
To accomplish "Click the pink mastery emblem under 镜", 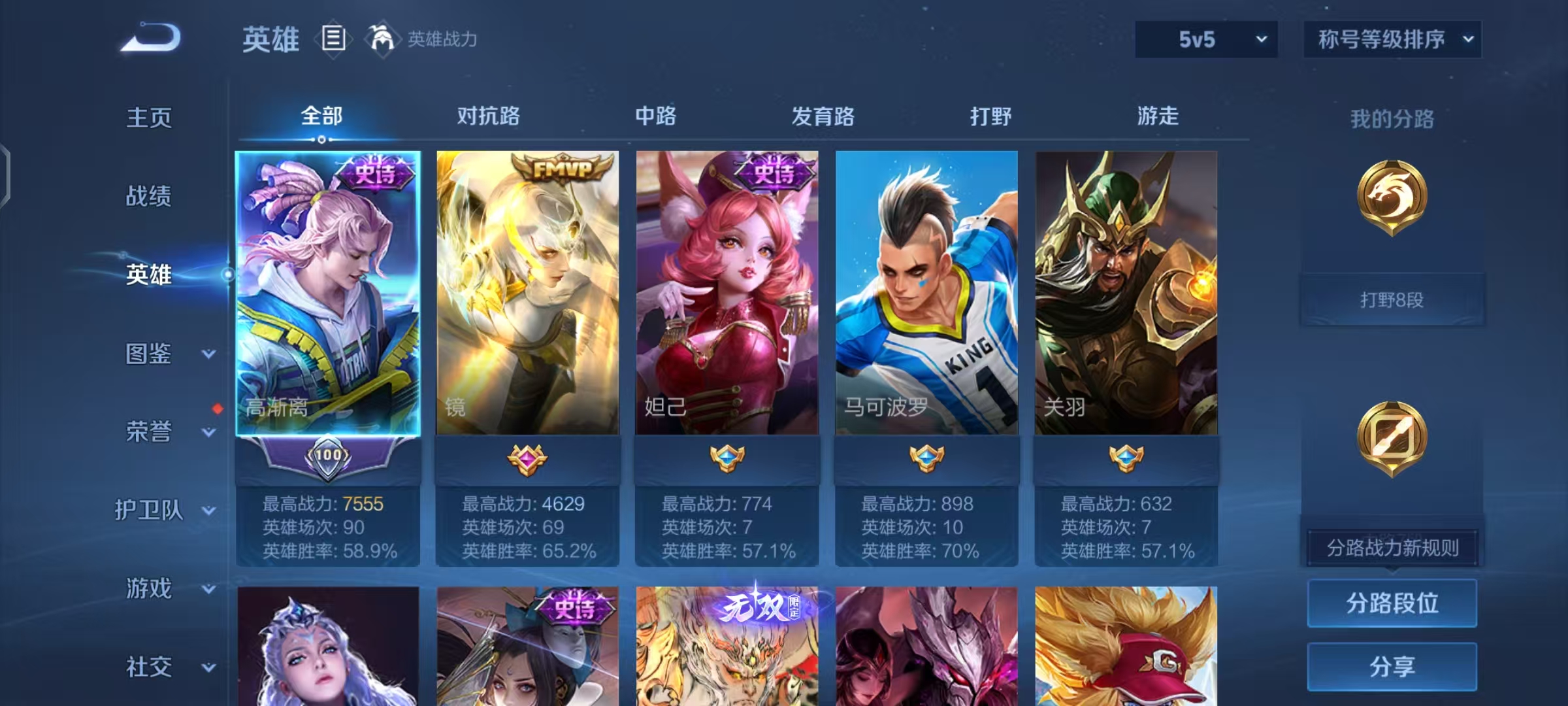I will [527, 460].
